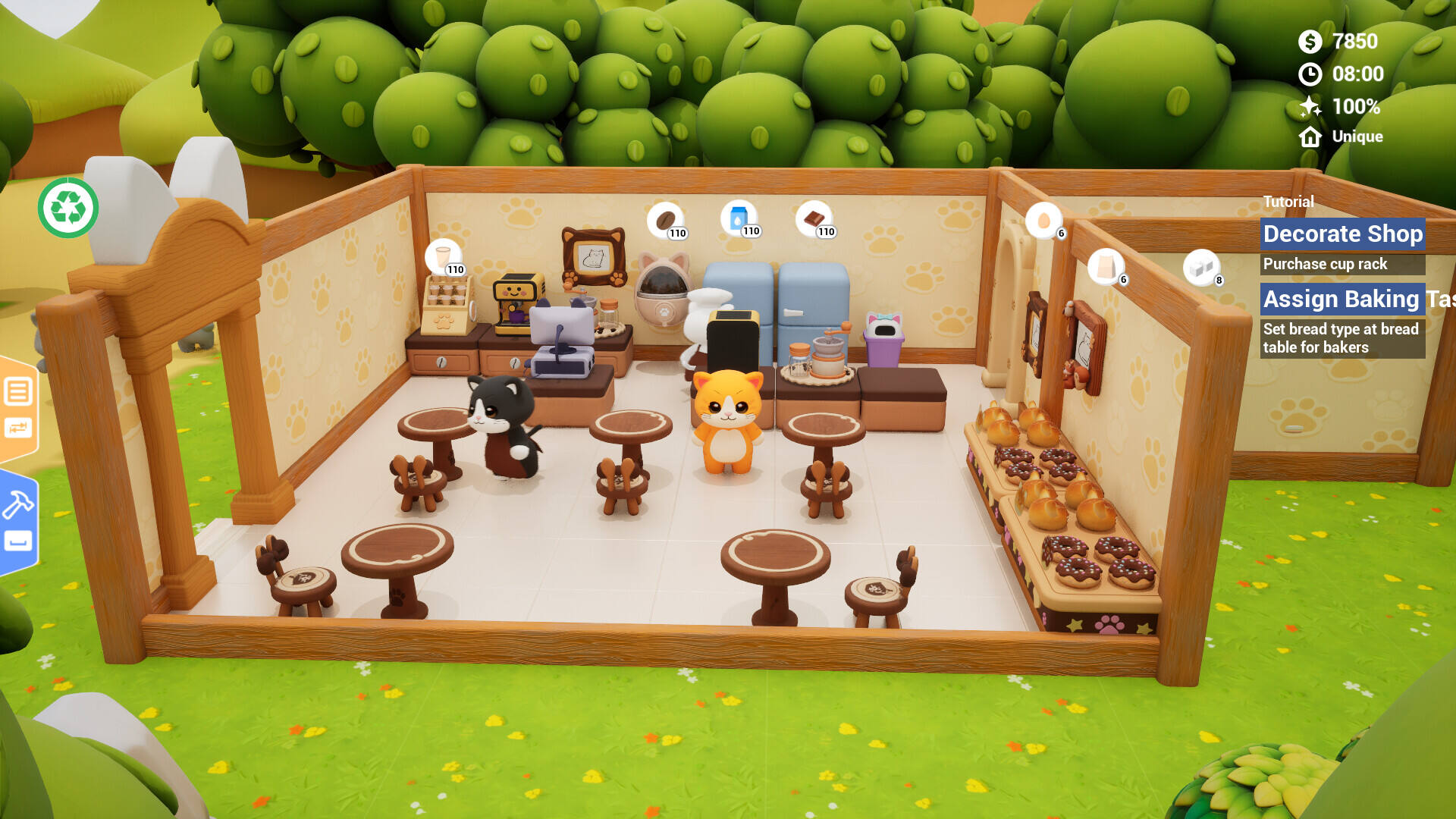1456x819 pixels.
Task: Select the Decorate Shop tutorial objective
Action: point(1341,234)
